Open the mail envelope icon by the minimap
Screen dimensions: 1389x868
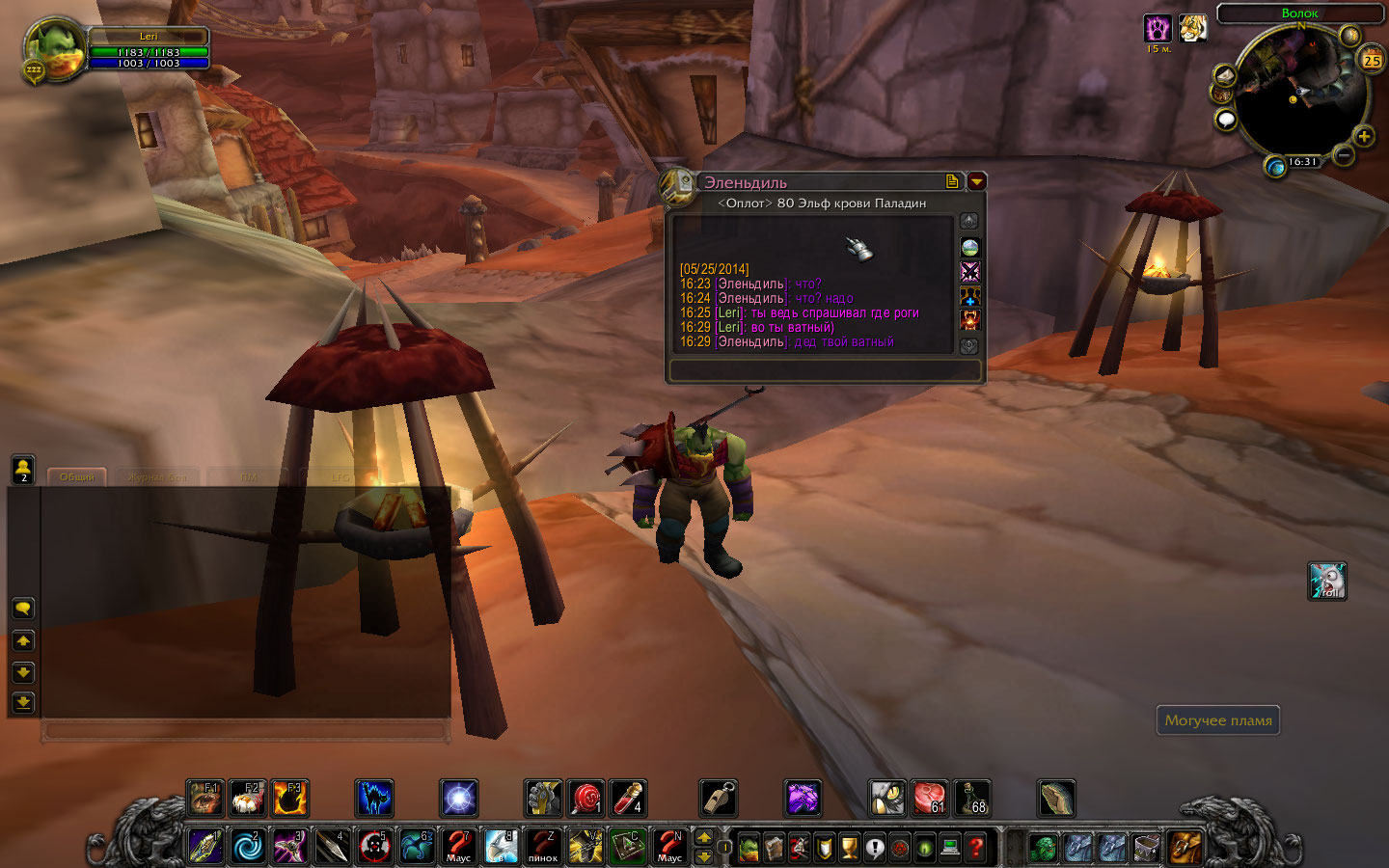click(x=1224, y=76)
